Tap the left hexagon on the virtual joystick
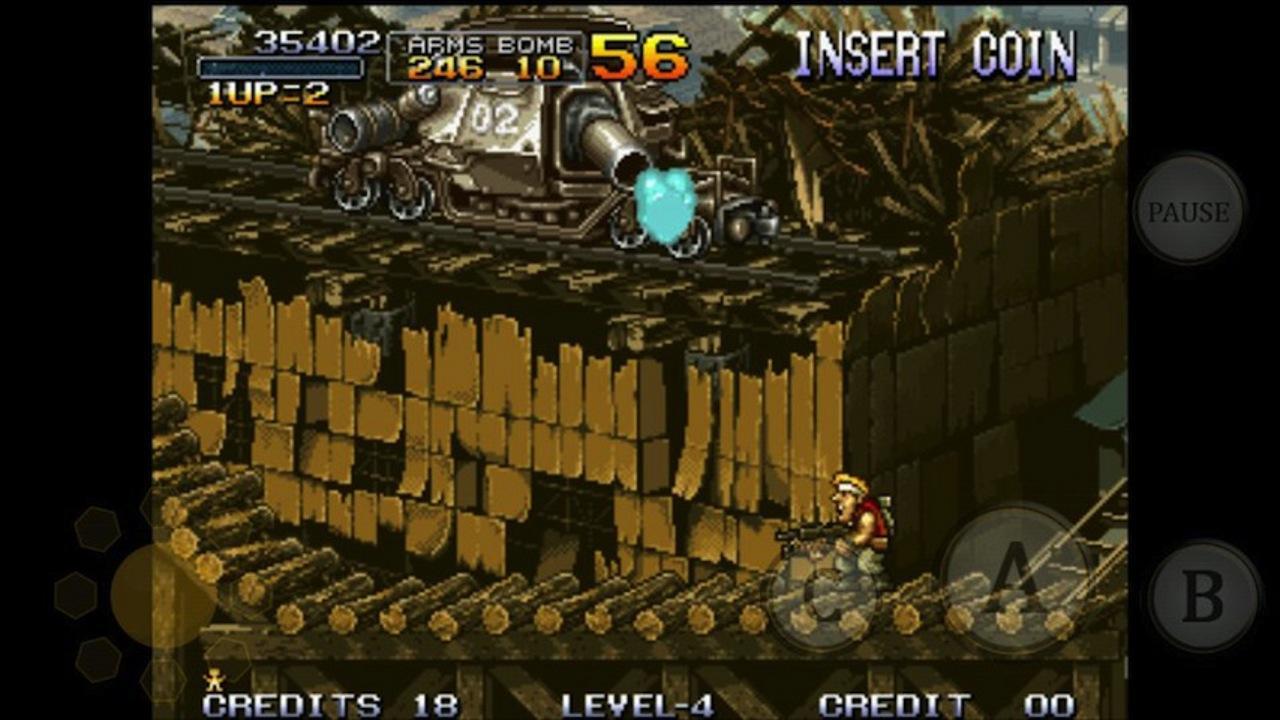 click(75, 595)
